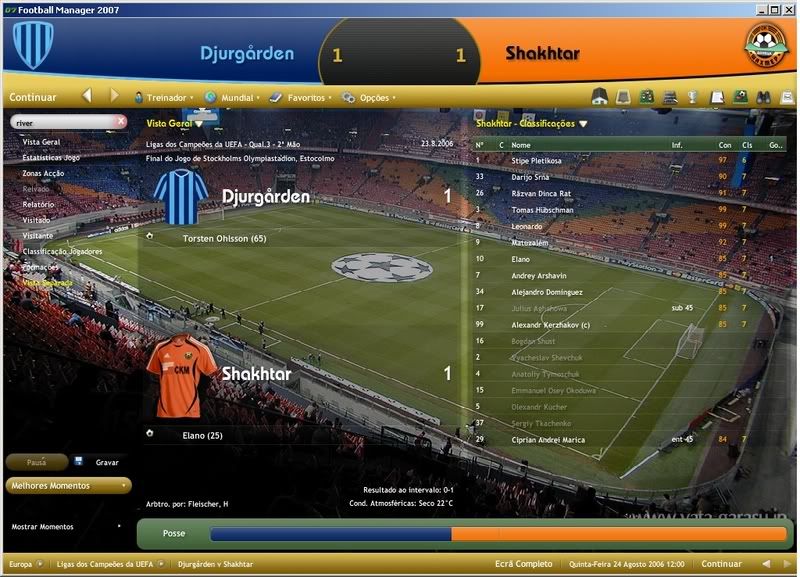Expand the Melhores Momentos panel
Viewport: 800px width, 577px height.
click(x=68, y=486)
